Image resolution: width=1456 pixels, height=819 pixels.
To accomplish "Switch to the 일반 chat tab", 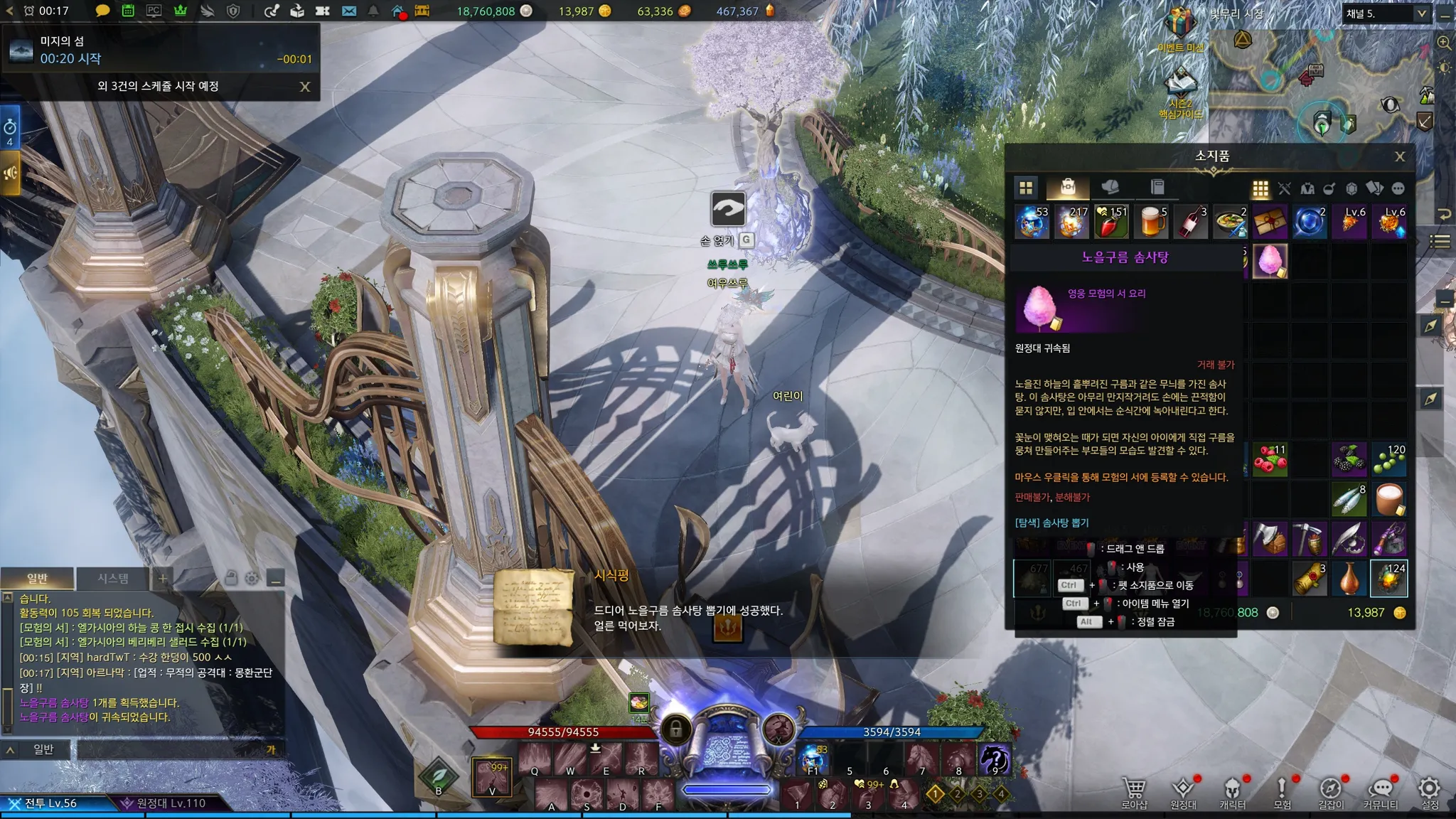I will (37, 578).
